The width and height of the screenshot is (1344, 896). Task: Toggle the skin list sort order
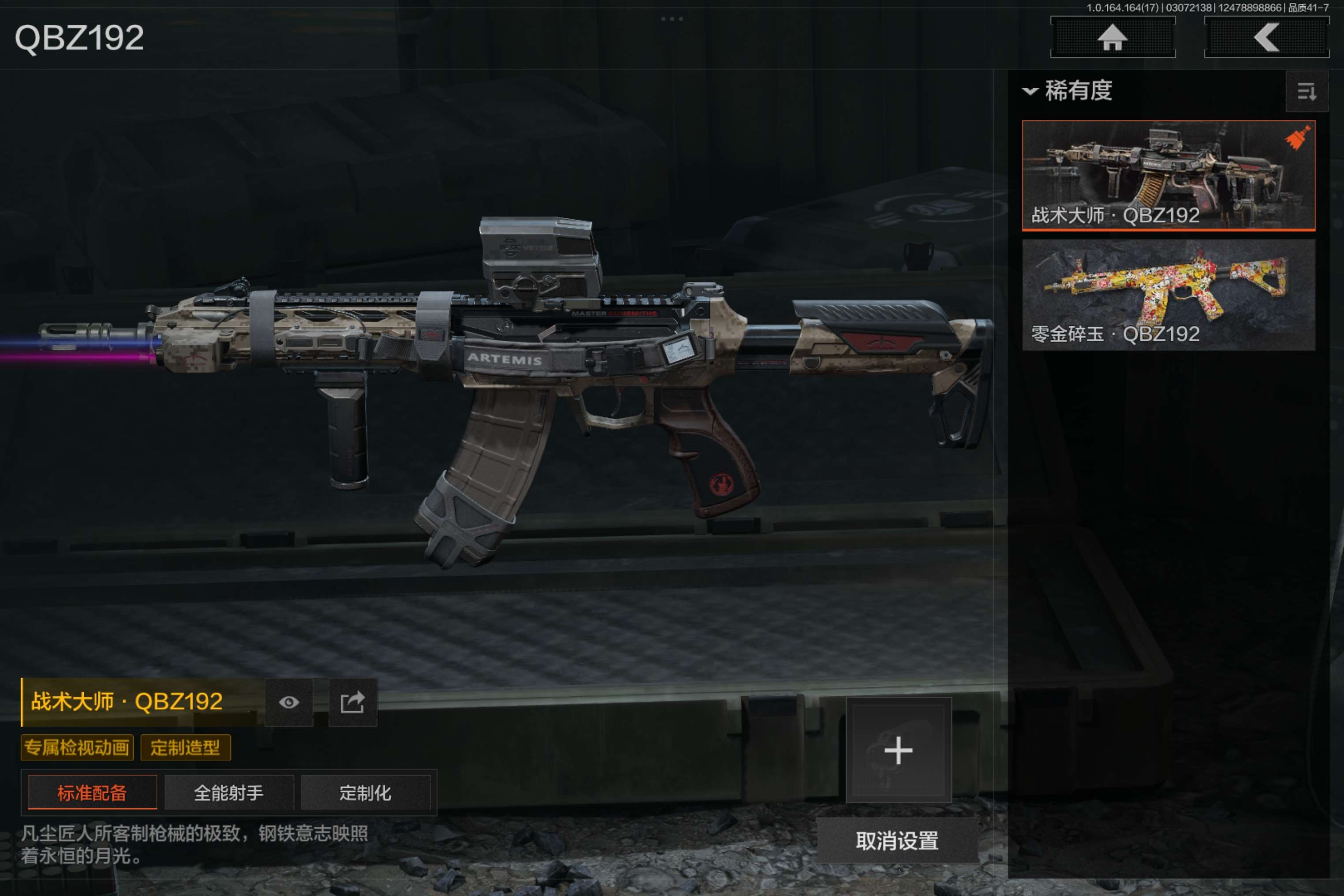coord(1306,91)
